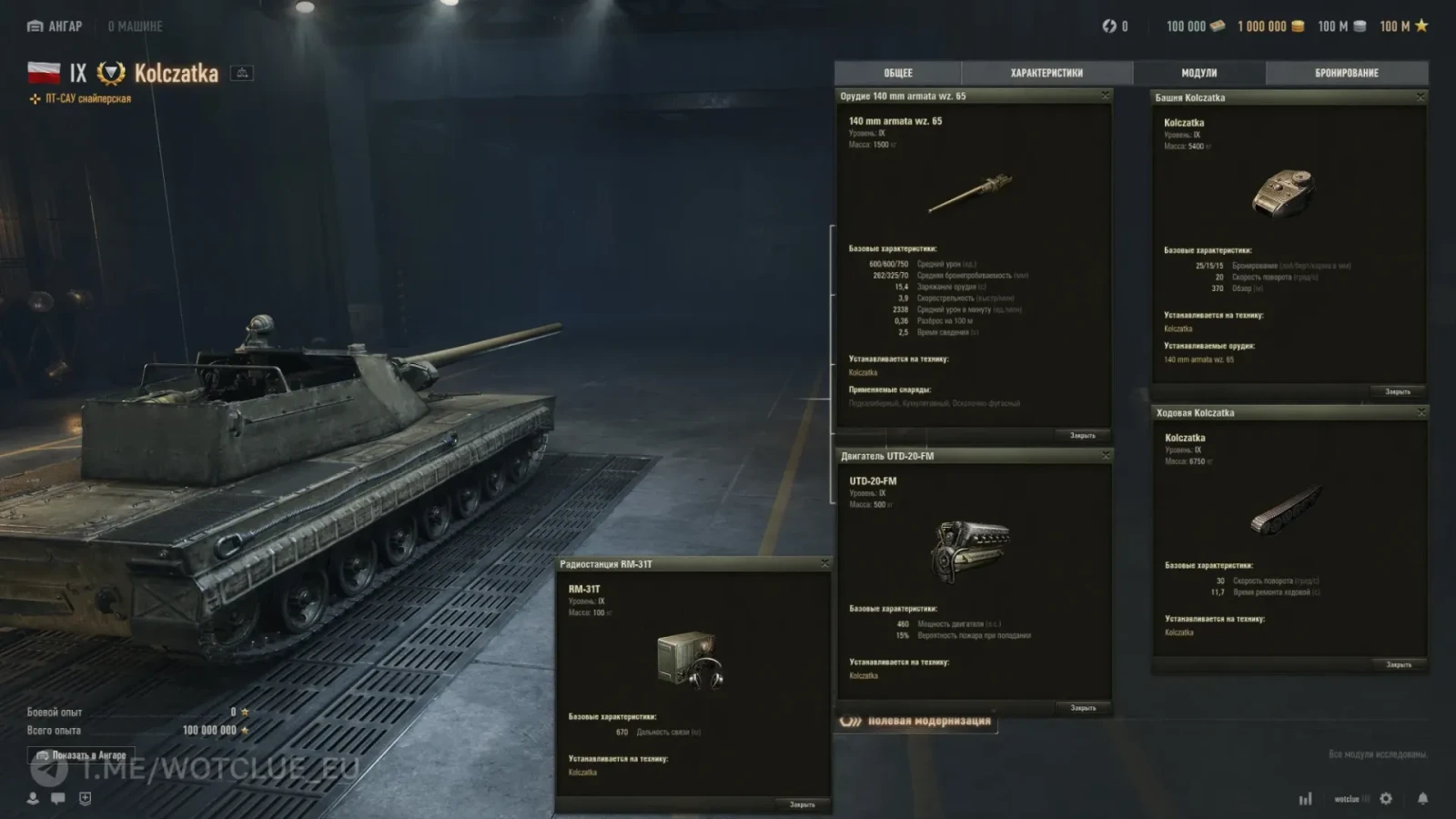Screen dimensions: 1456x819
Task: Return to the Ангар (hangar) screen
Action: pyautogui.click(x=56, y=26)
